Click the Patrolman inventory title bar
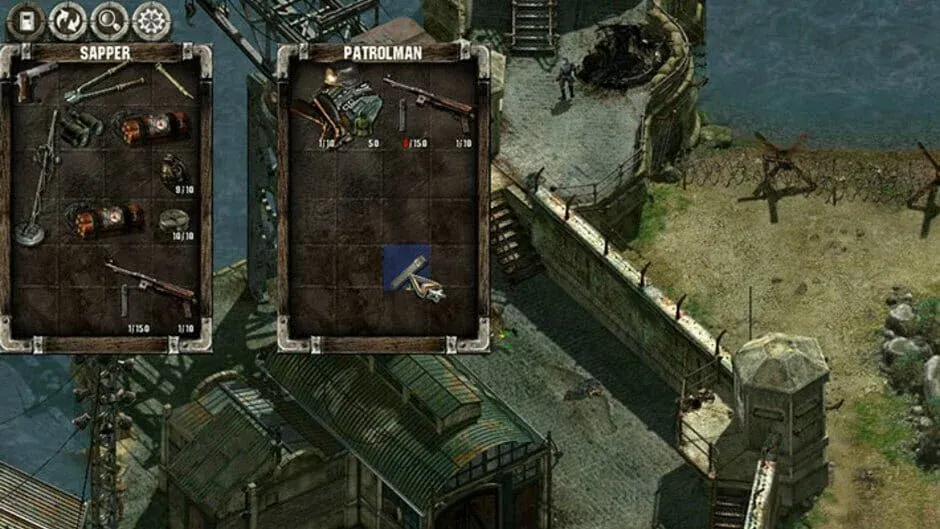 click(x=383, y=52)
